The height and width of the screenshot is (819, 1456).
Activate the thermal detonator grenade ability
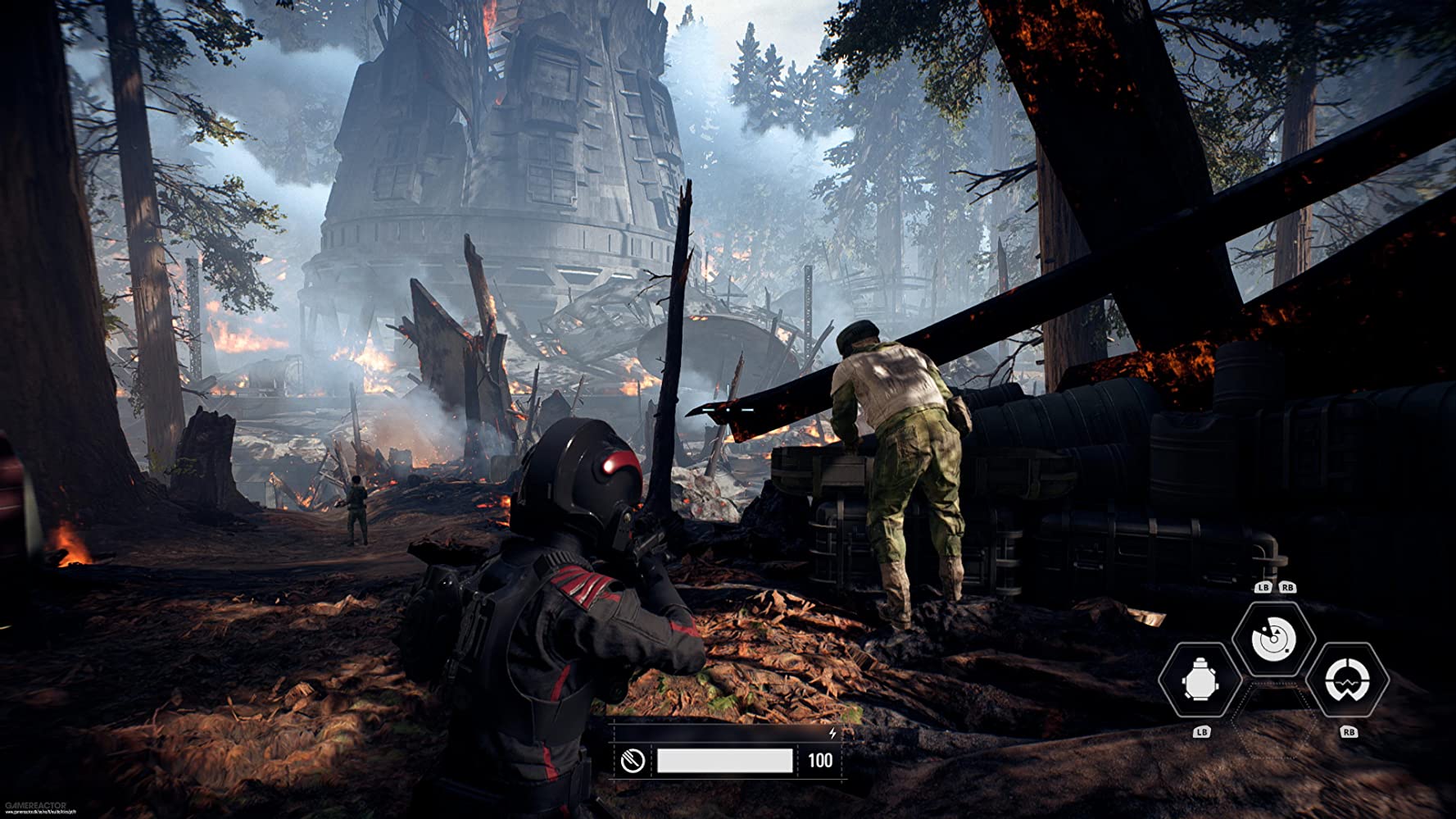click(x=1200, y=680)
